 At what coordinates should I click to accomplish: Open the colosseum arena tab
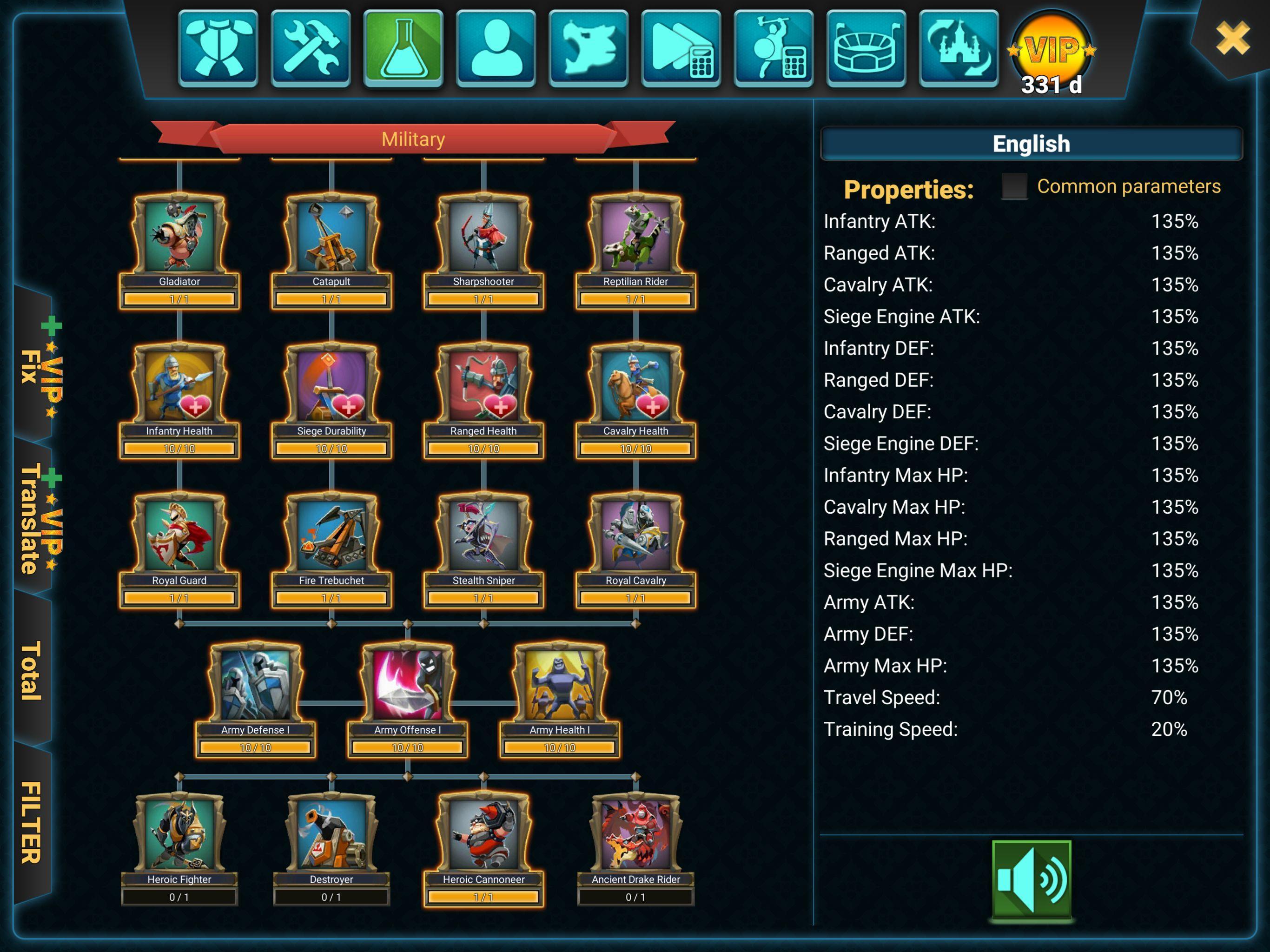tap(866, 48)
